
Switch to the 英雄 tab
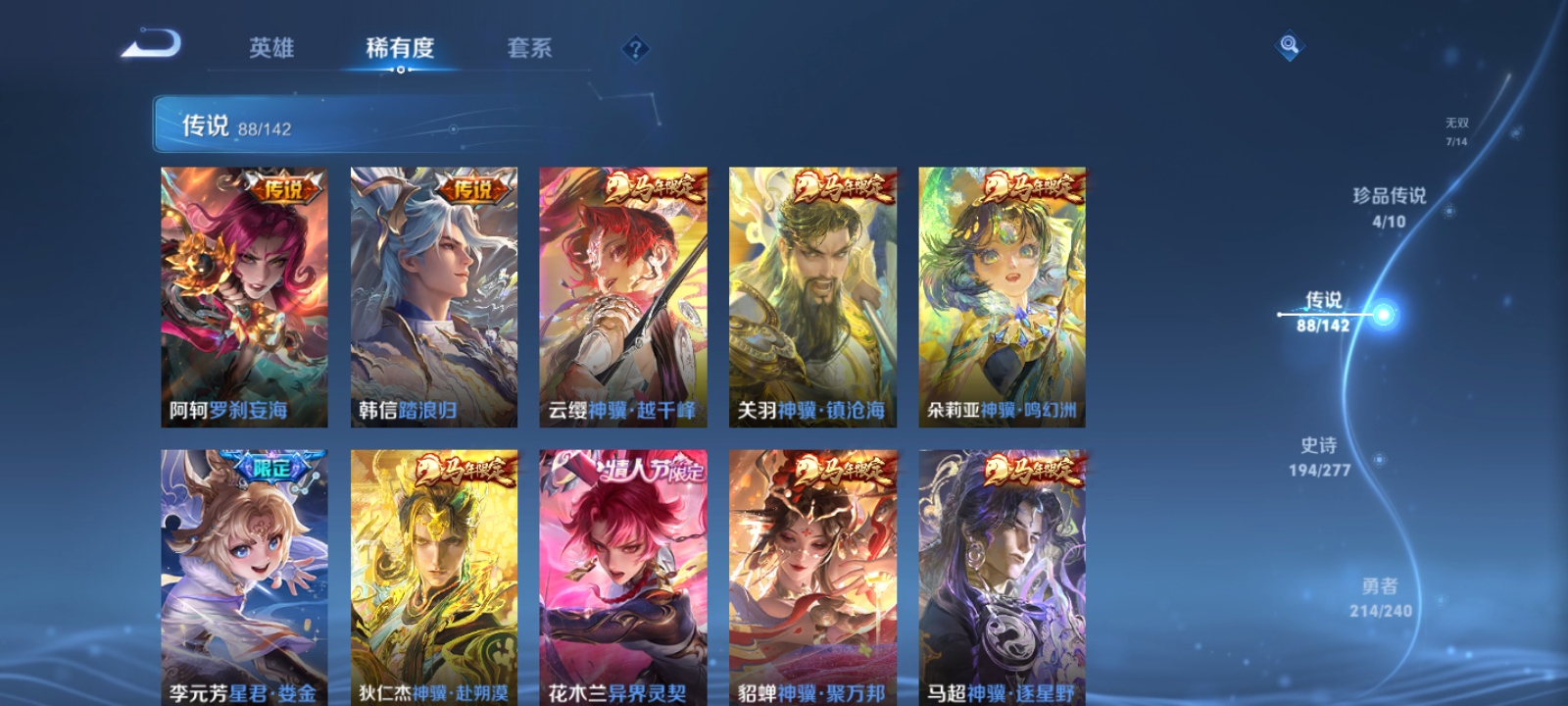point(271,48)
